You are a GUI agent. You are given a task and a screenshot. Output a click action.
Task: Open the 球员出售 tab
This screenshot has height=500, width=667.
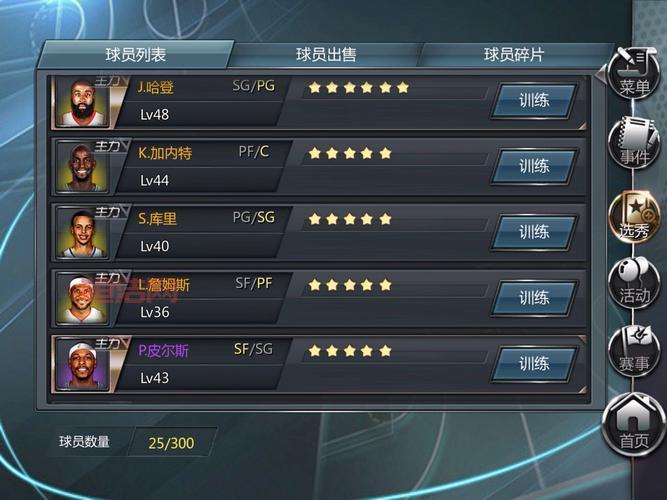(x=326, y=55)
